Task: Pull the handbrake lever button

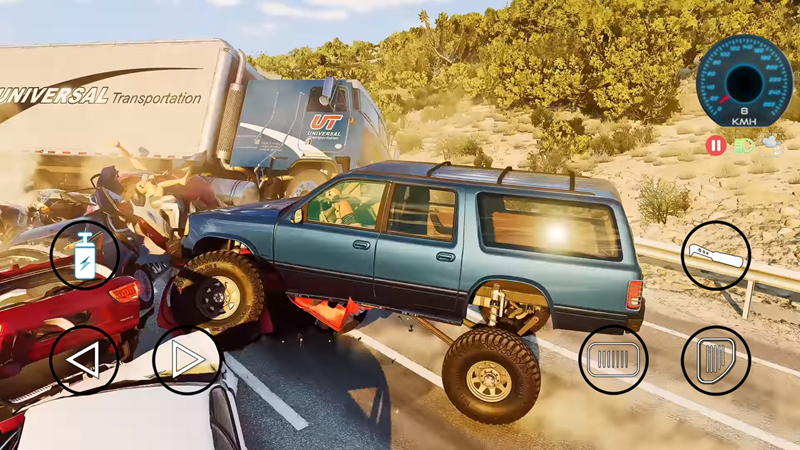Action: tap(716, 255)
